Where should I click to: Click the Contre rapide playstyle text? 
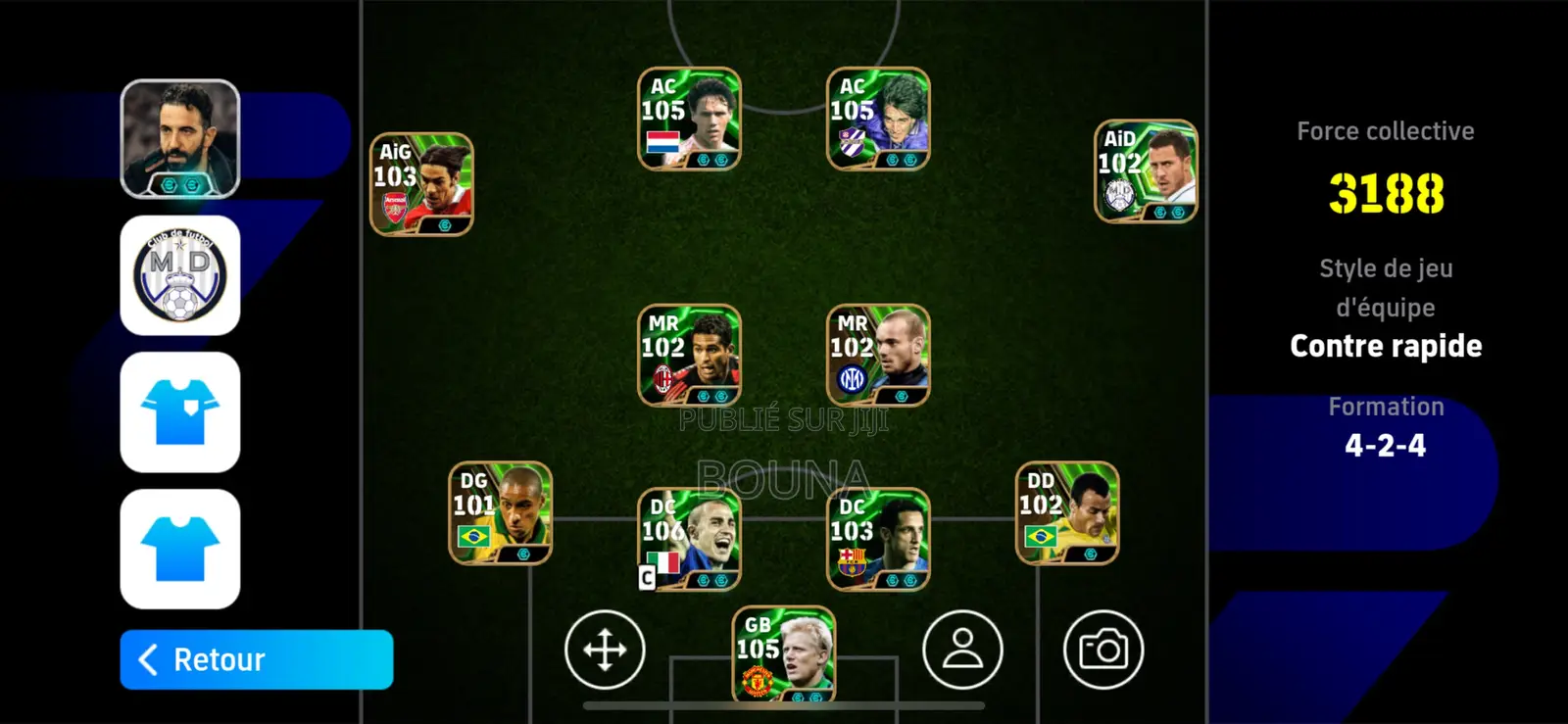click(1386, 345)
